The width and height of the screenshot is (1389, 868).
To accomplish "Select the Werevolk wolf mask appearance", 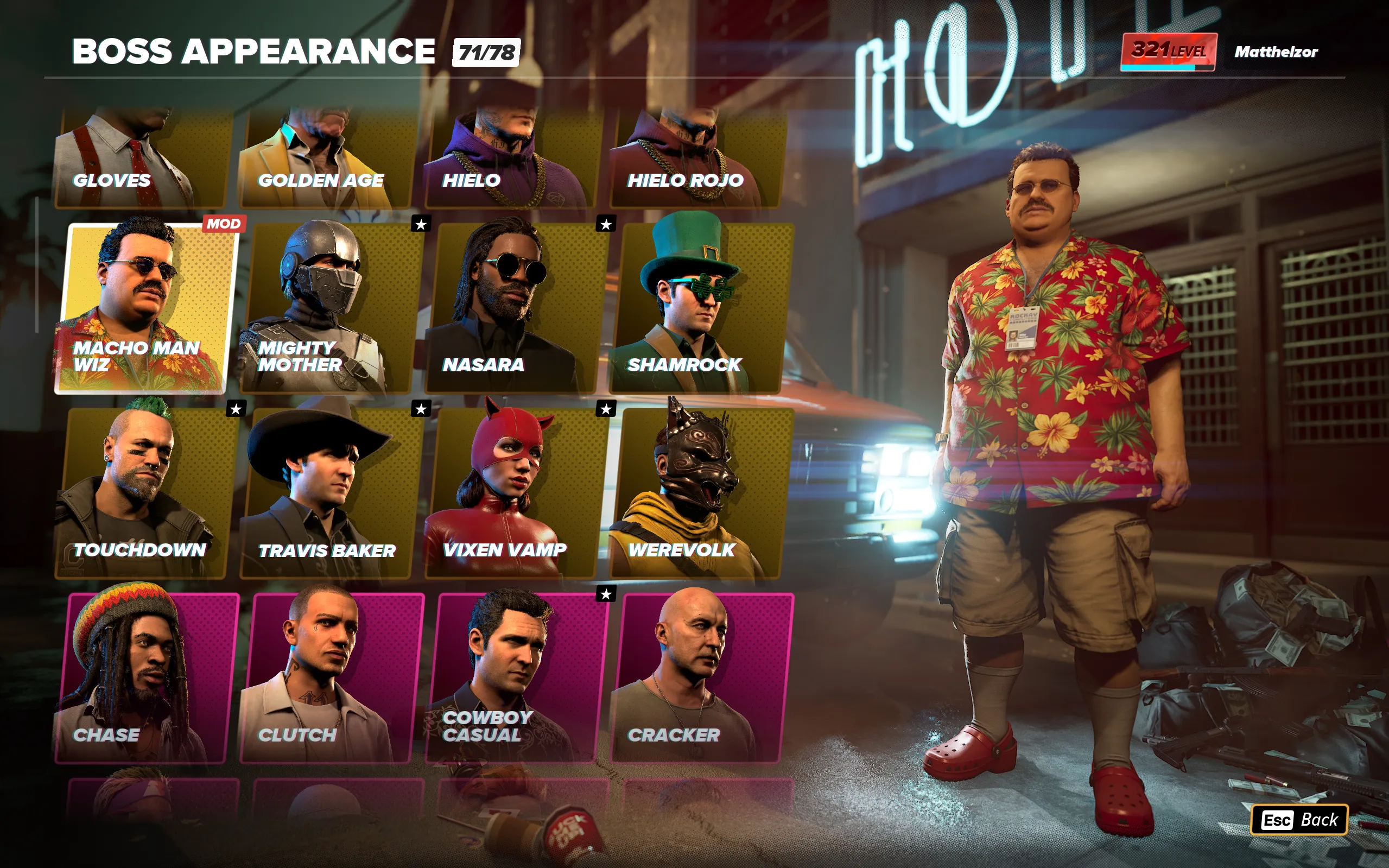I will pyautogui.click(x=701, y=493).
